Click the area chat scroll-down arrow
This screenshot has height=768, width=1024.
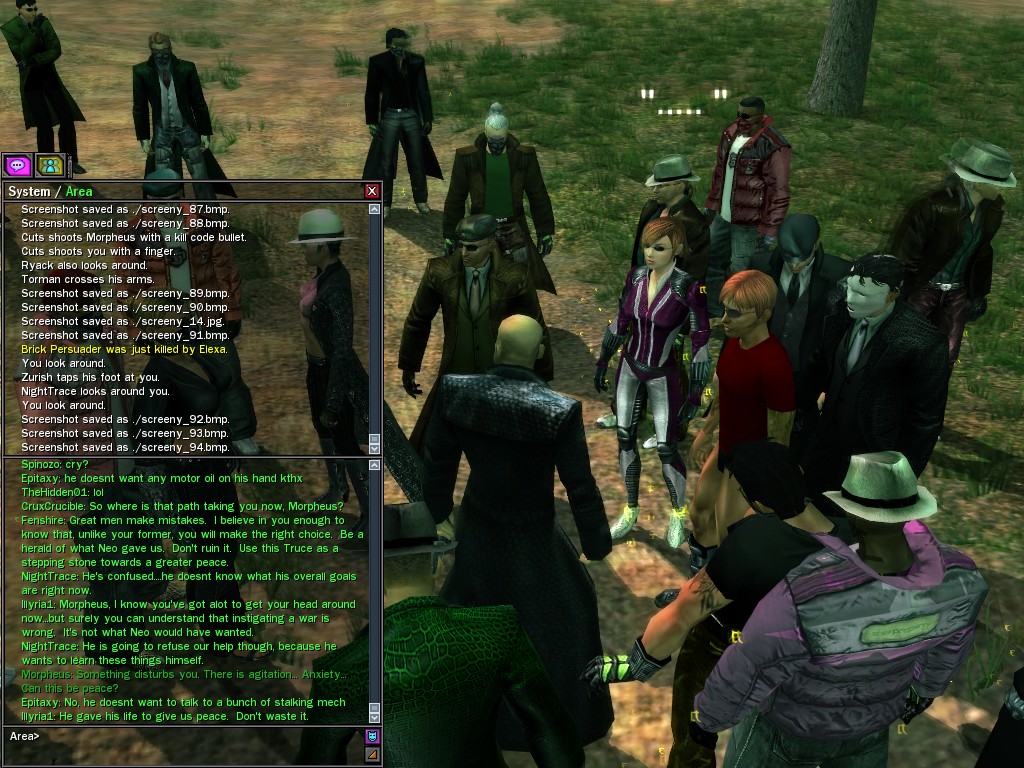[375, 717]
